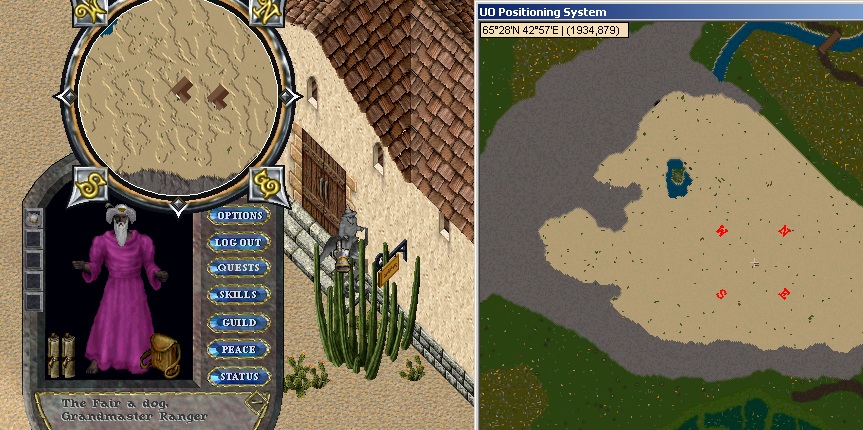The height and width of the screenshot is (430, 863).
Task: Click the Log Out button
Action: [238, 242]
